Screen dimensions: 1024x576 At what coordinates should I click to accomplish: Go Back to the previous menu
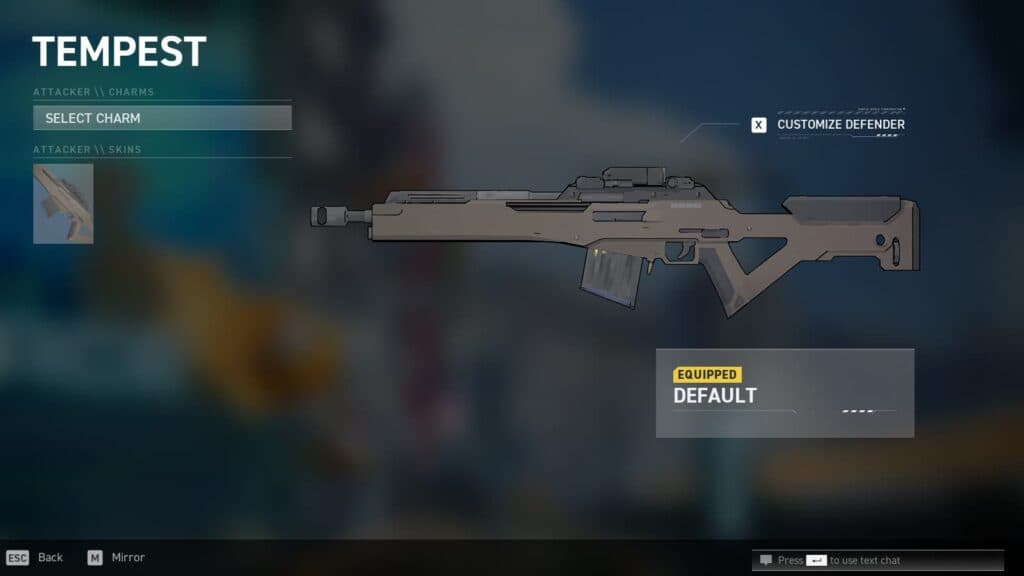pyautogui.click(x=35, y=557)
